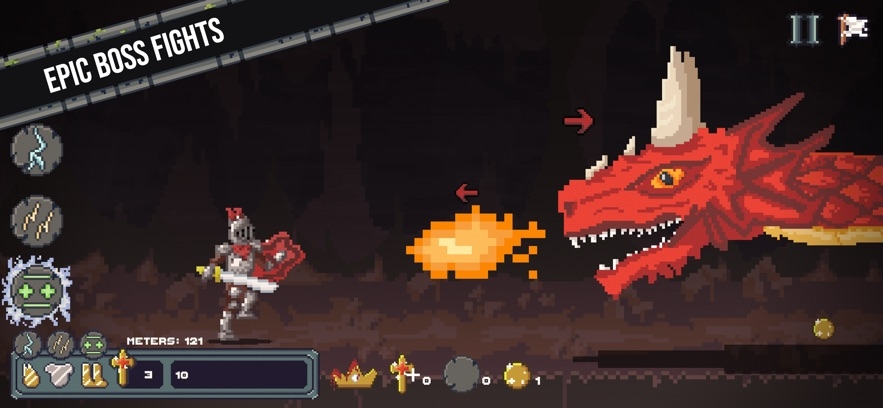Trigger the glowing green plus heal ability
Viewport: 883px width, 408px height.
click(37, 292)
